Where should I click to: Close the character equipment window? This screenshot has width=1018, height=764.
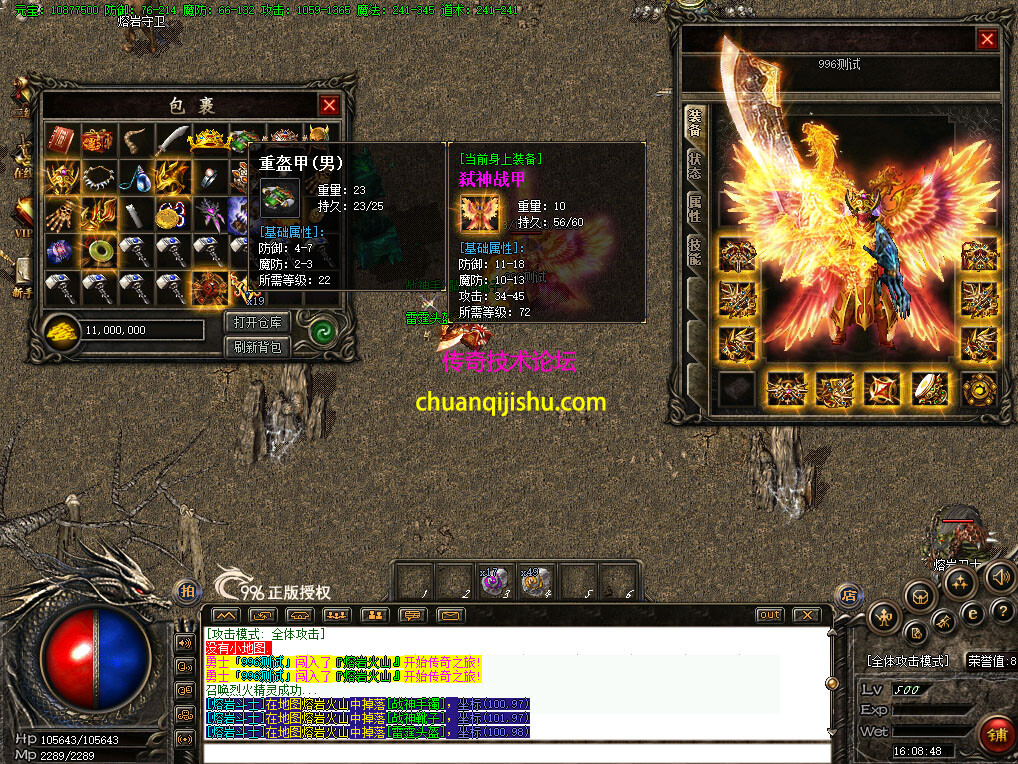coord(987,39)
